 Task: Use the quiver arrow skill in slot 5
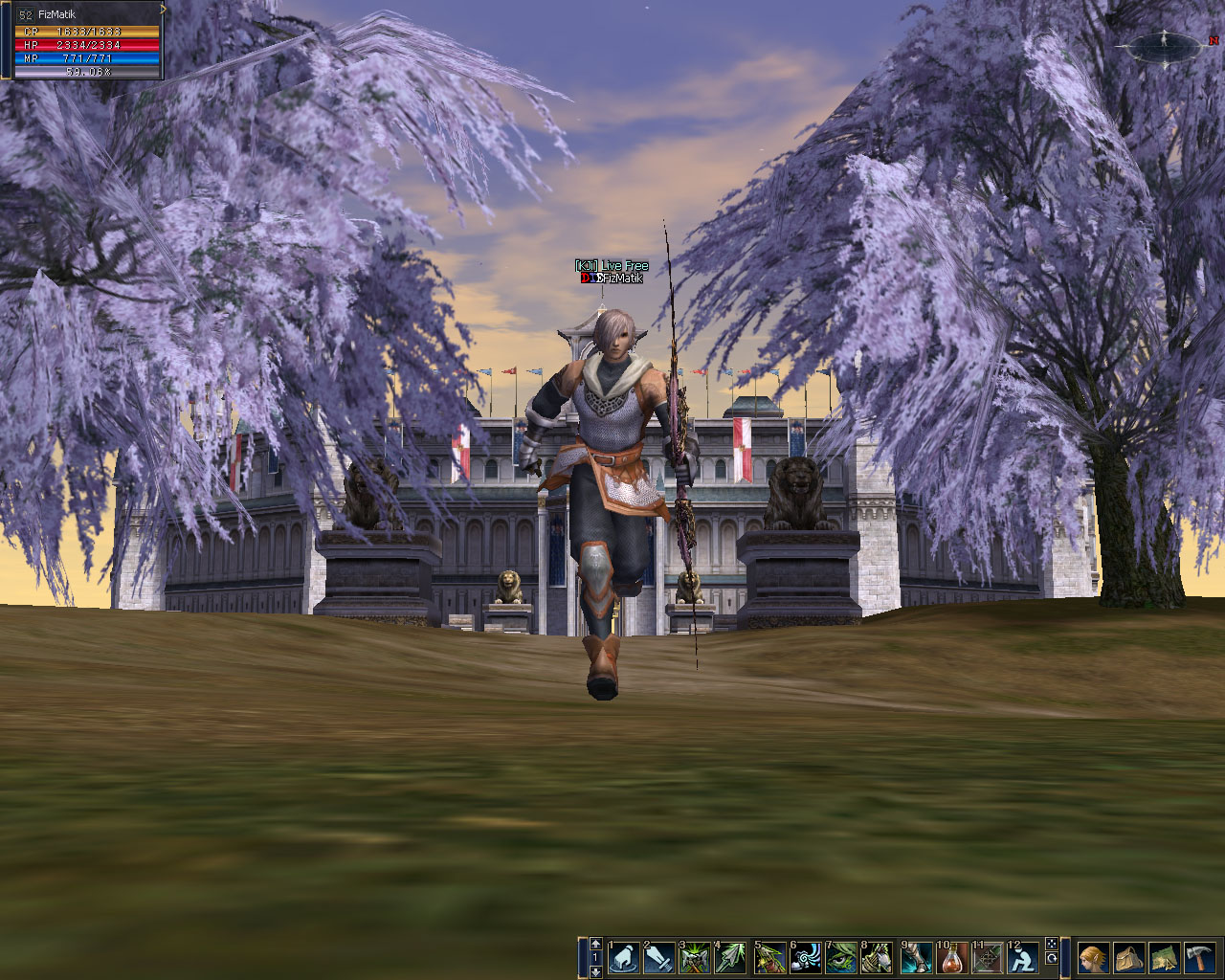(x=770, y=958)
